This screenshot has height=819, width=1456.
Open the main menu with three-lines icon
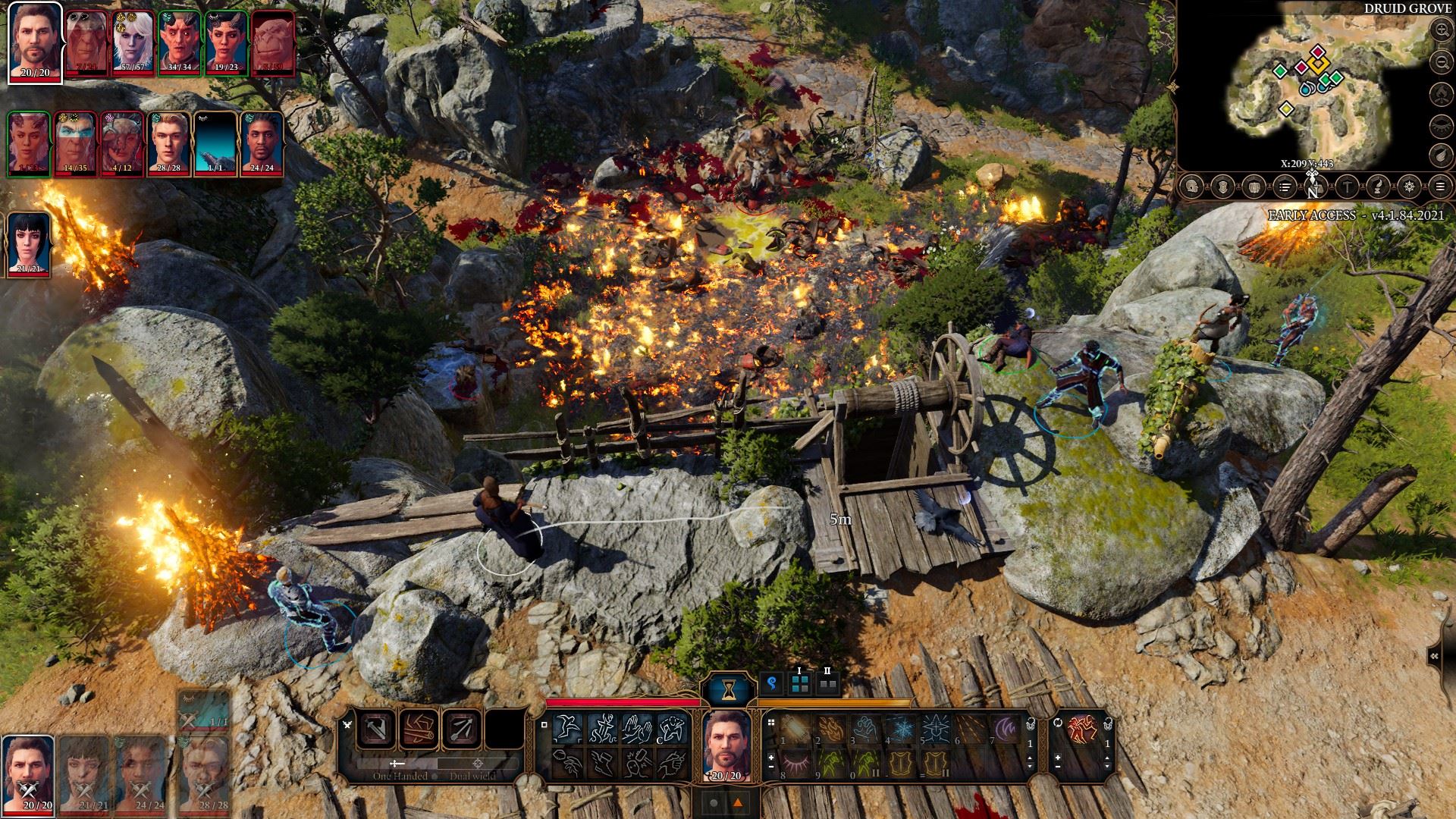point(1440,187)
